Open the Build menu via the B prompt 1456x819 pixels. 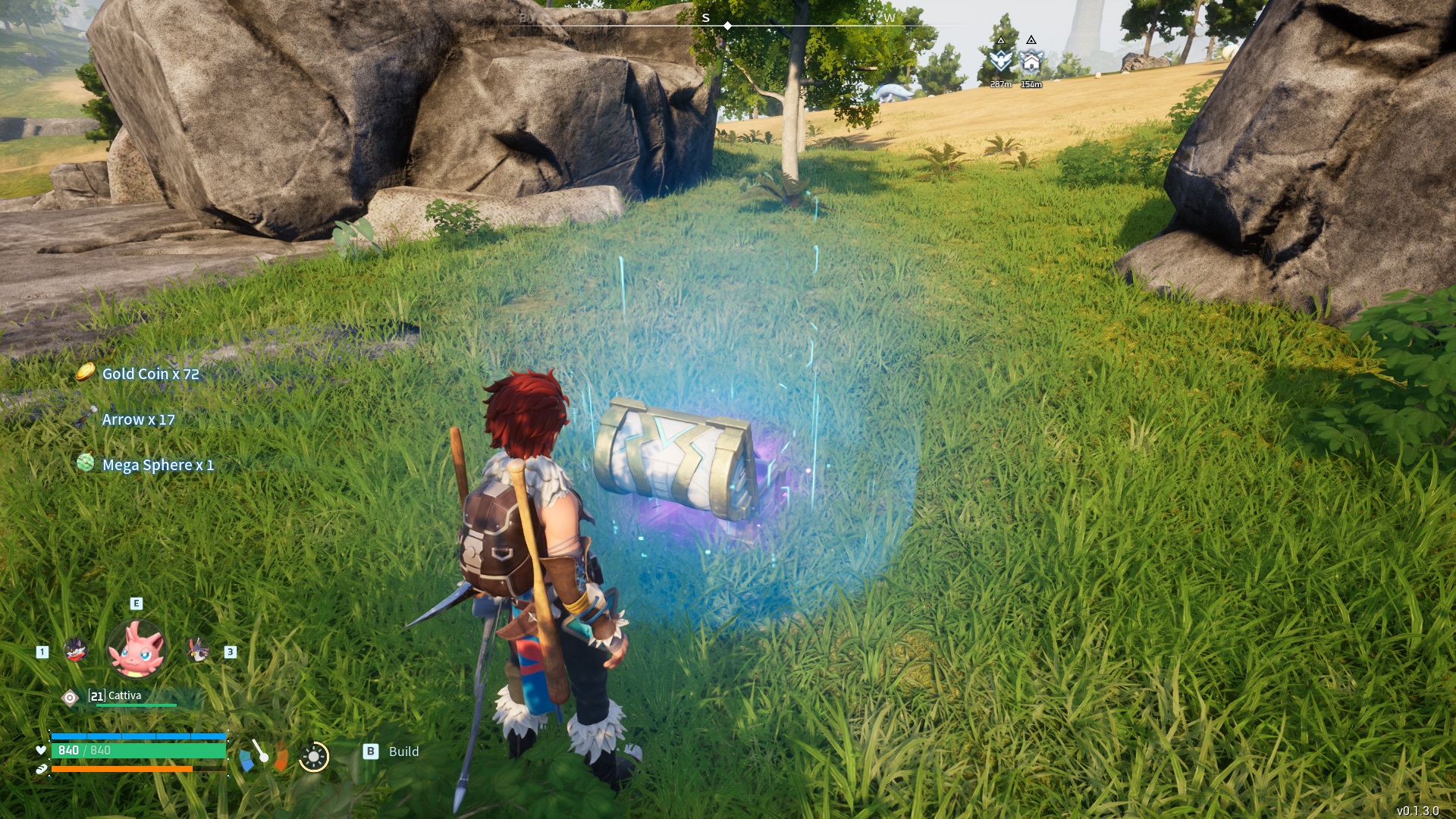[x=371, y=752]
